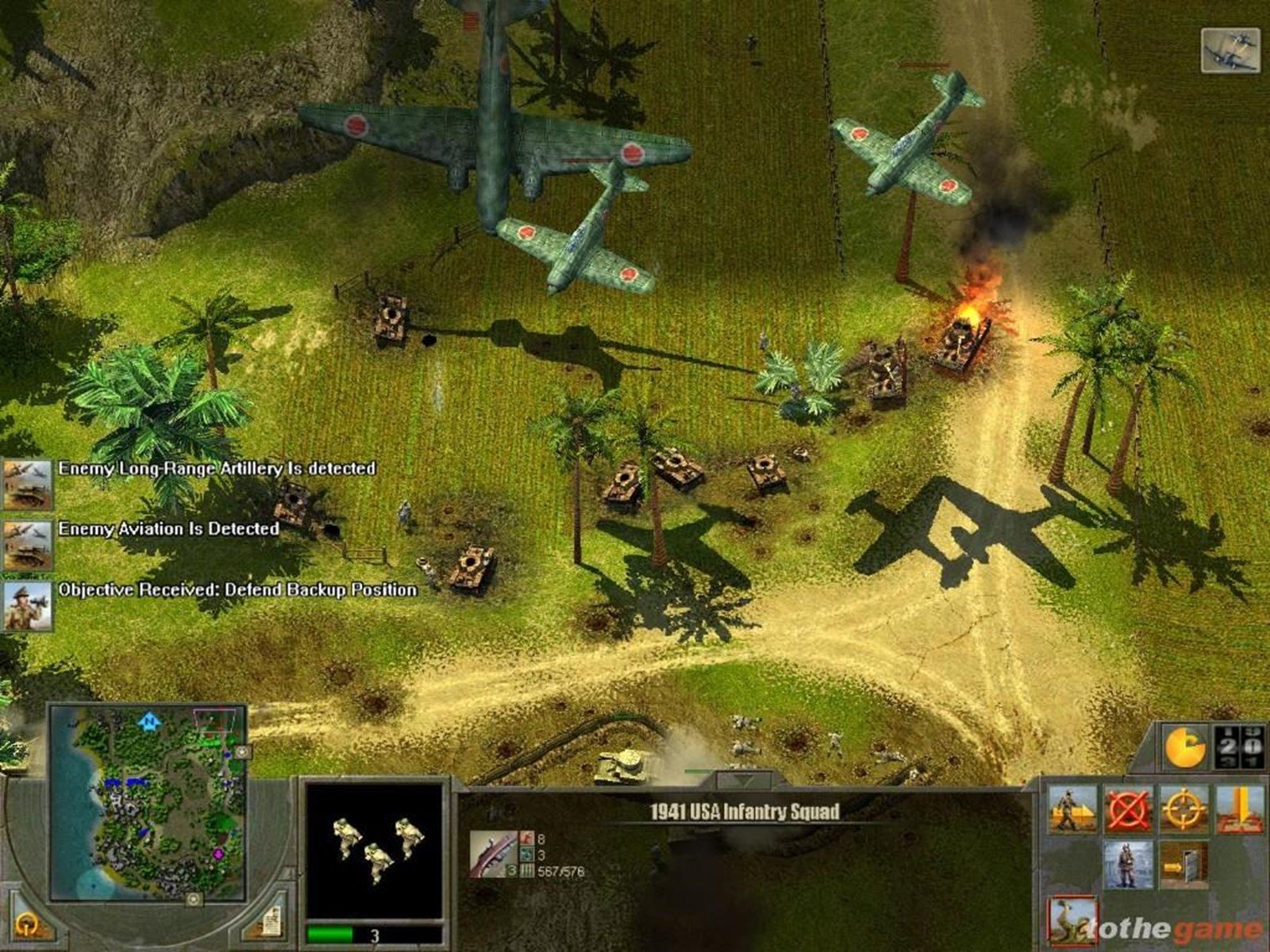Open the soldier portrait icon in command panel
The image size is (1270, 952).
[1129, 866]
